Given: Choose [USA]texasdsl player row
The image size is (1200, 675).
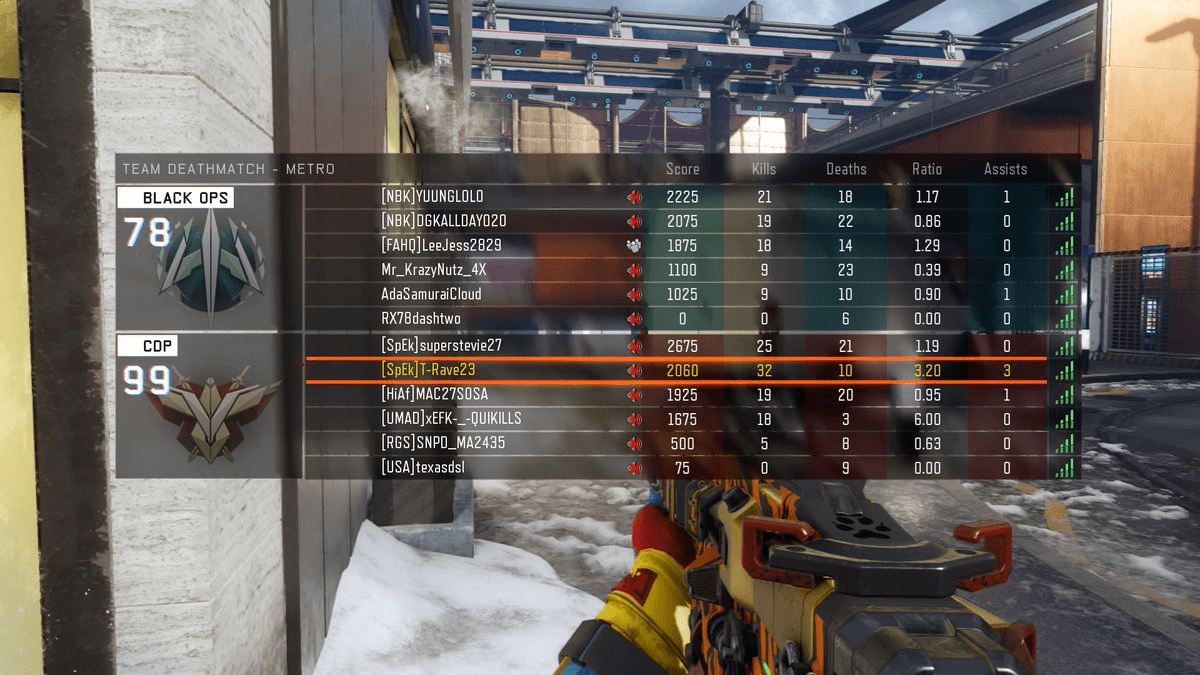Looking at the screenshot, I should [423, 467].
